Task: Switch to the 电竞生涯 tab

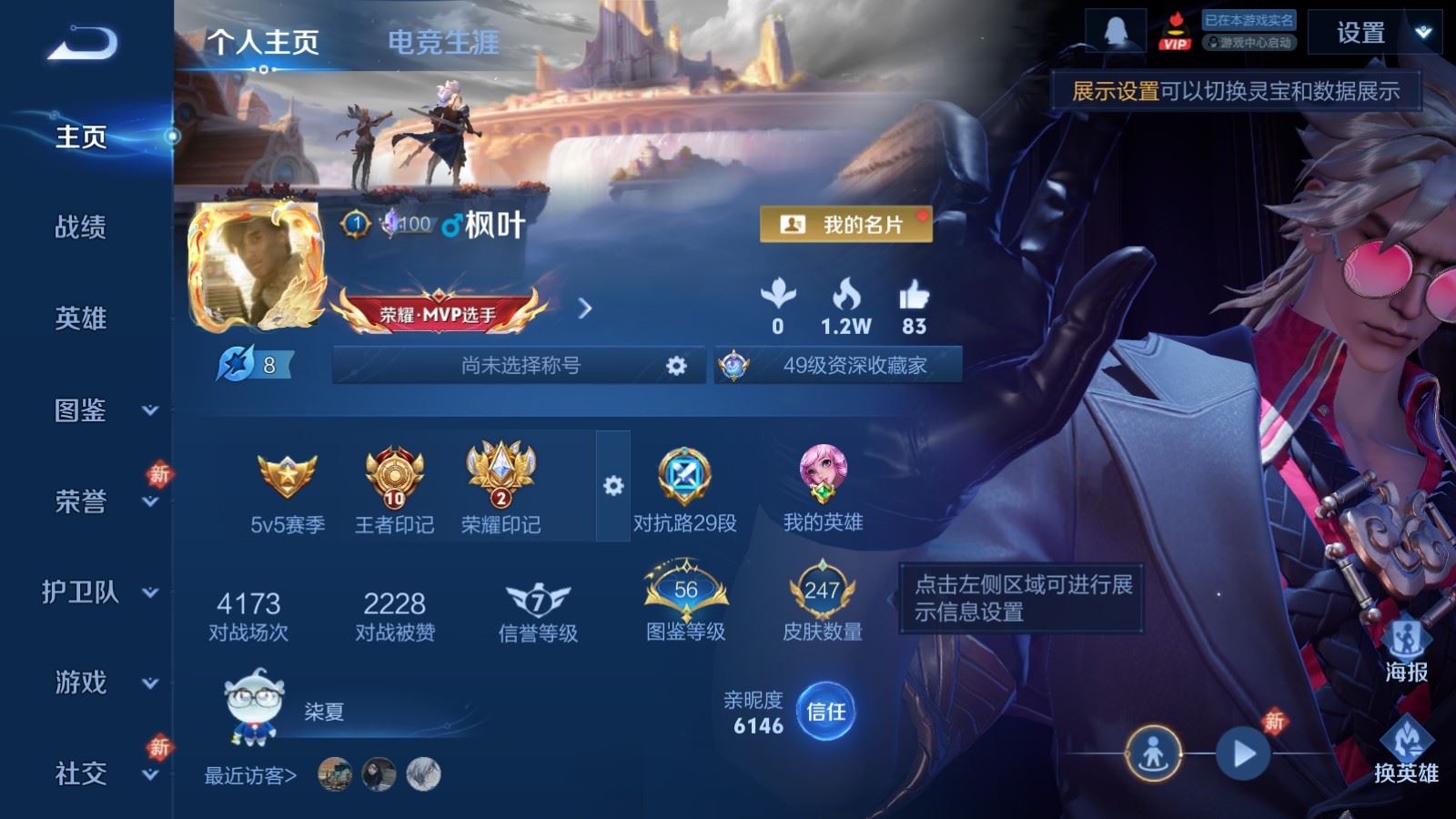Action: pos(443,42)
